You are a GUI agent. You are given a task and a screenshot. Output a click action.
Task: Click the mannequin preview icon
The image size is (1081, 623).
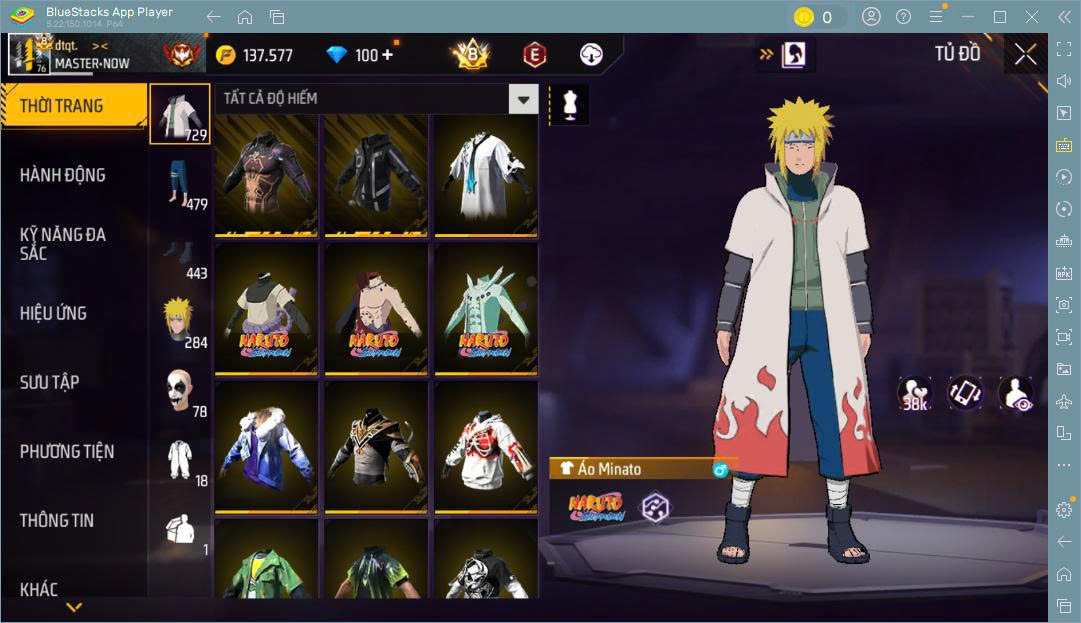click(570, 104)
